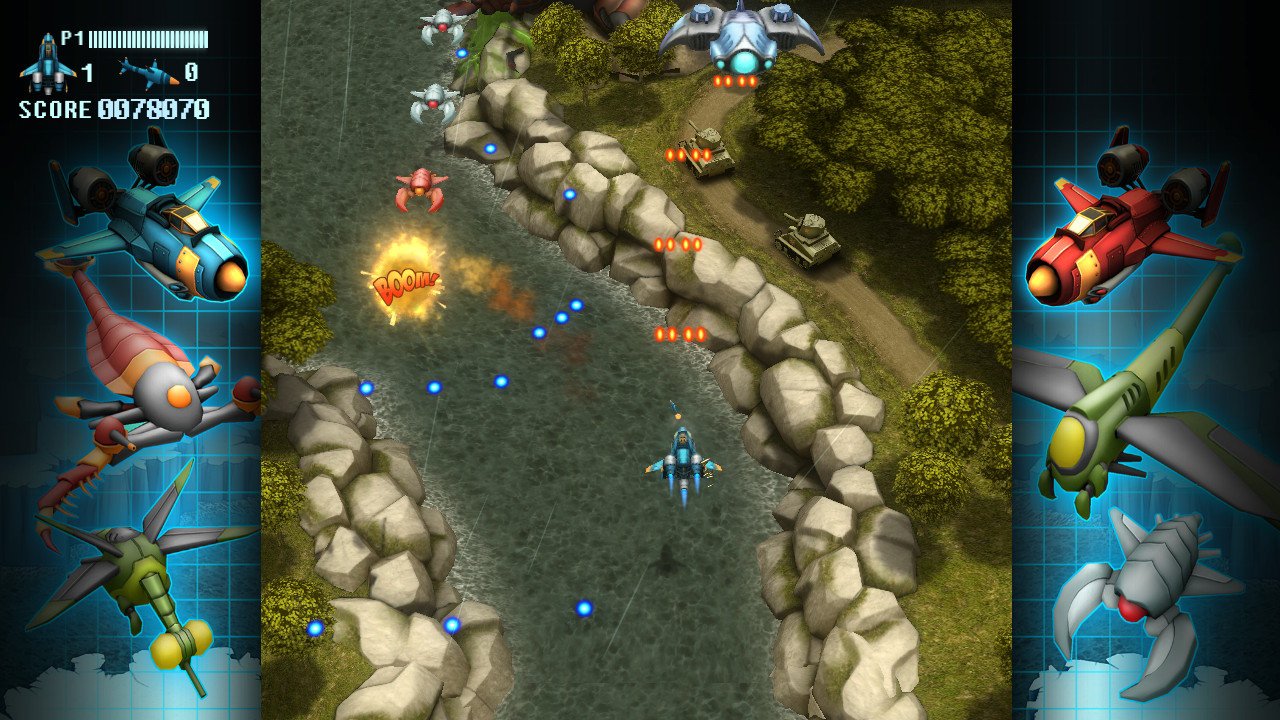Select the bomb stock icon

[147, 72]
